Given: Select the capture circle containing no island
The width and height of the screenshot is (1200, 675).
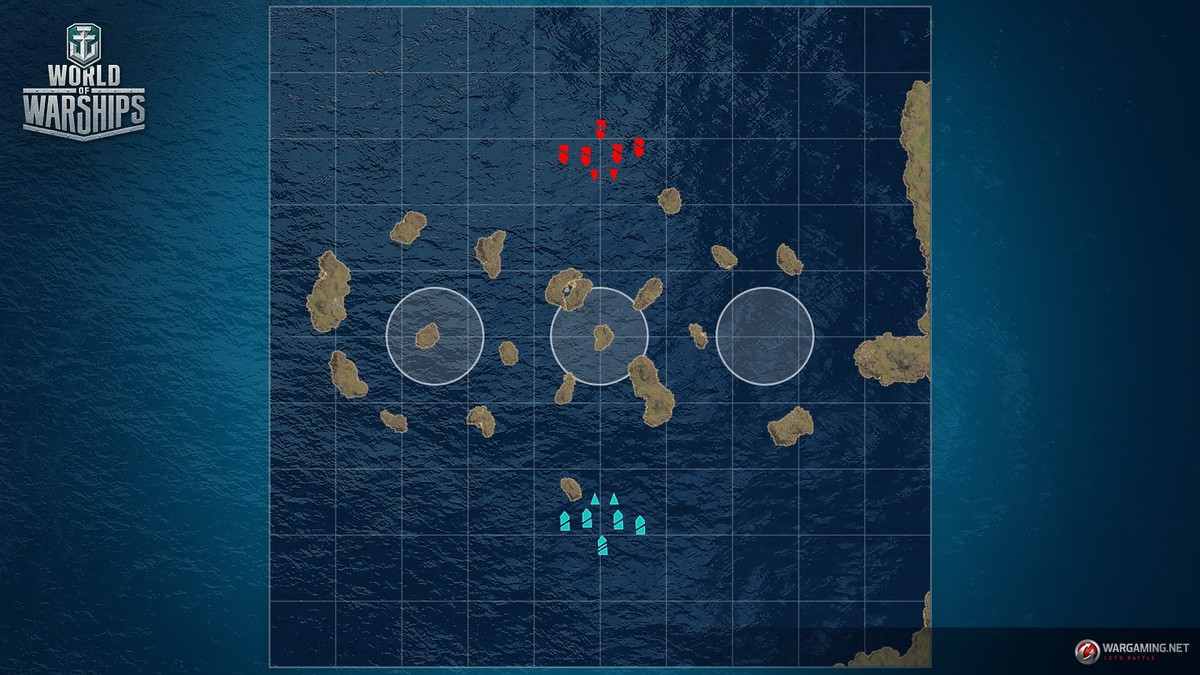Looking at the screenshot, I should tap(765, 336).
